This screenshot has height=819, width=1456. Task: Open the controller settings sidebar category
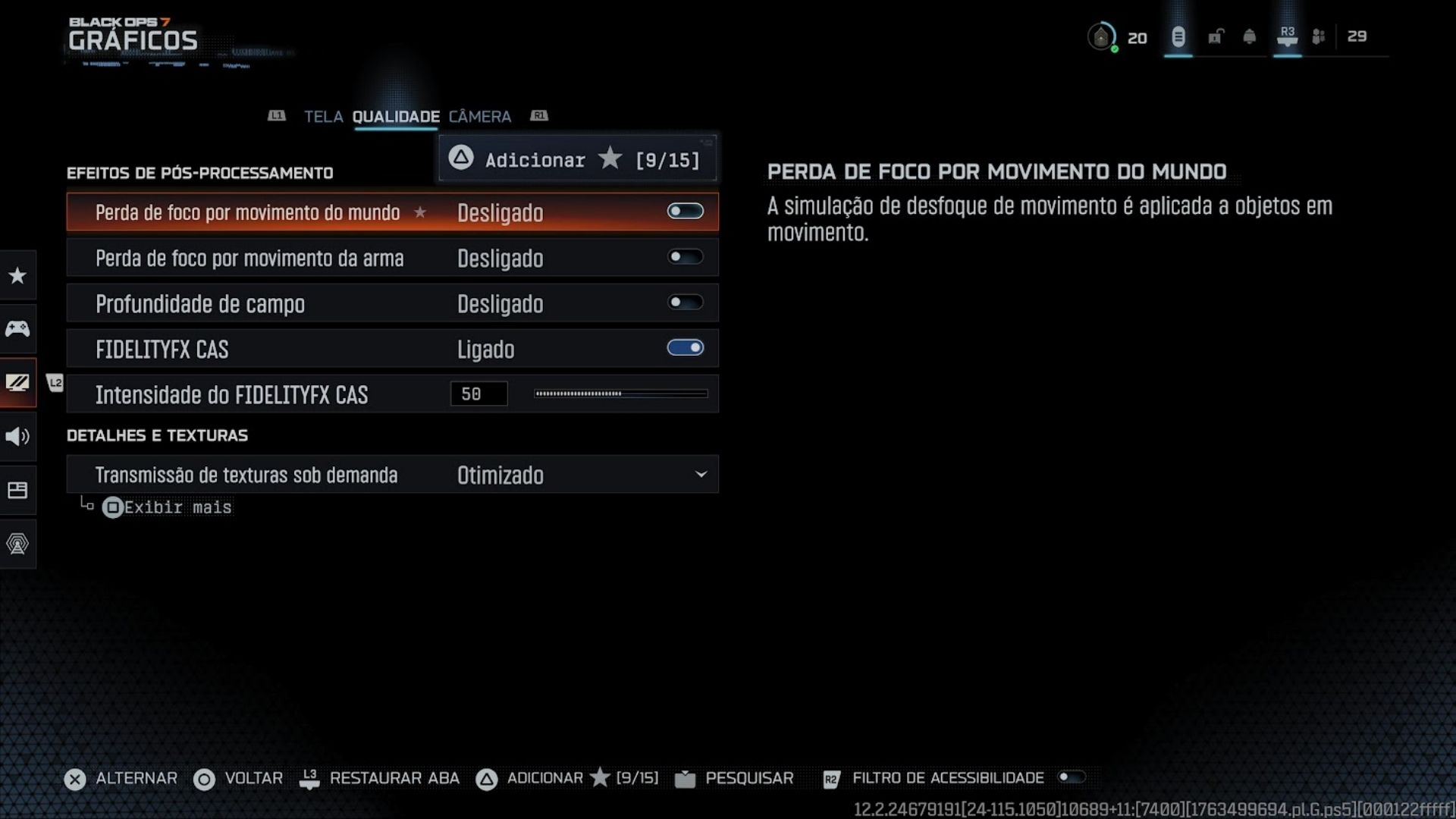pos(17,328)
